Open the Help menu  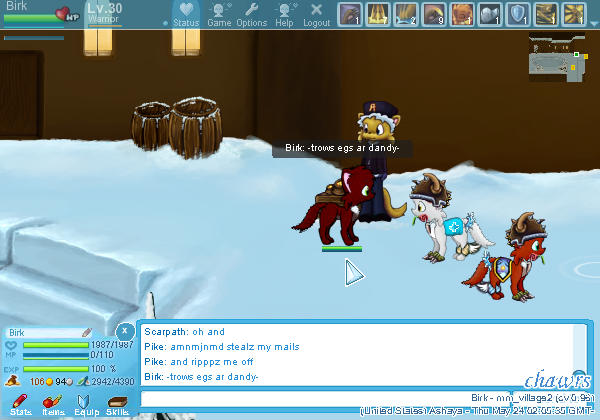click(x=285, y=14)
